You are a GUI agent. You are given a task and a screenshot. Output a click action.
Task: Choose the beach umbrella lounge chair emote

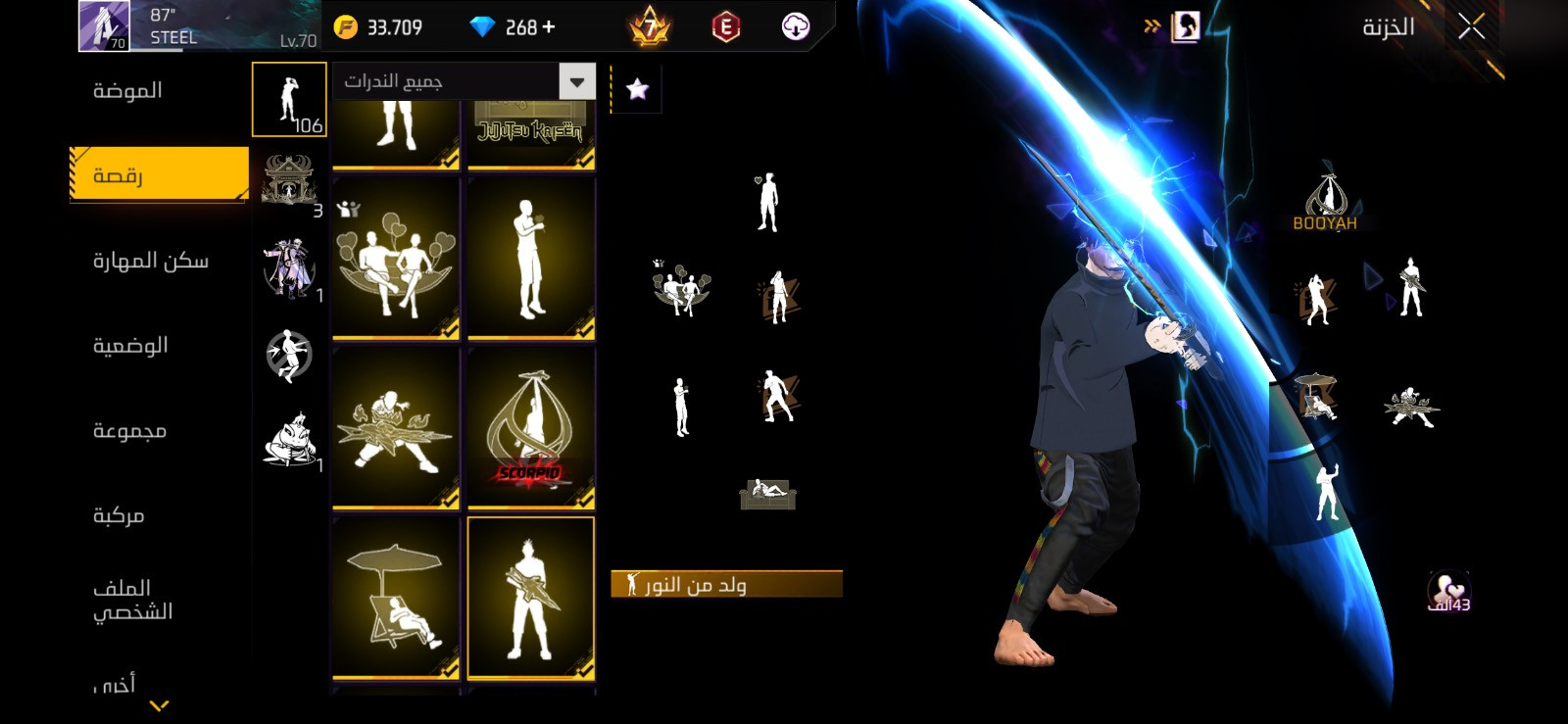(x=396, y=598)
